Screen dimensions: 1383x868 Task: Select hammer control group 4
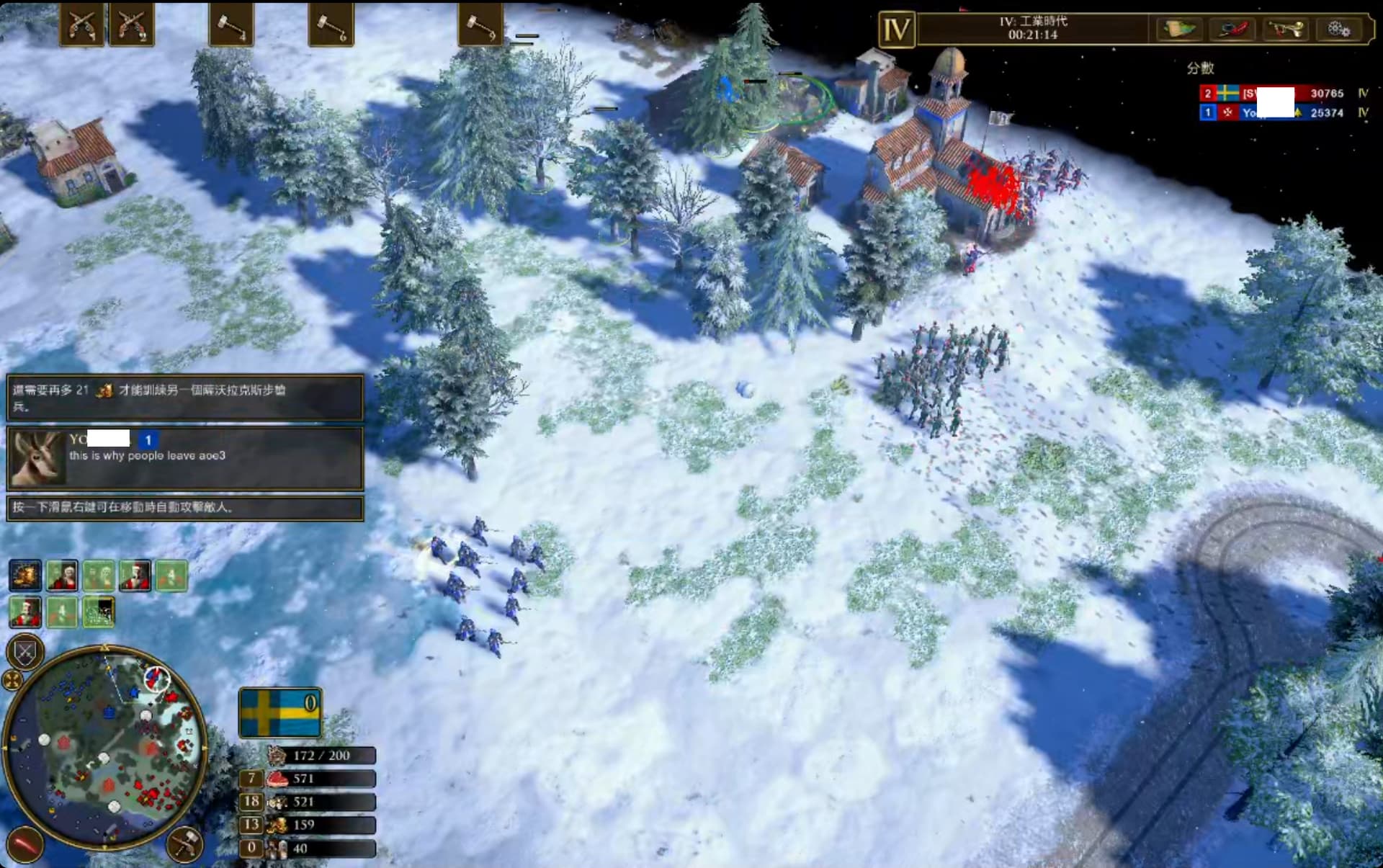pyautogui.click(x=230, y=26)
